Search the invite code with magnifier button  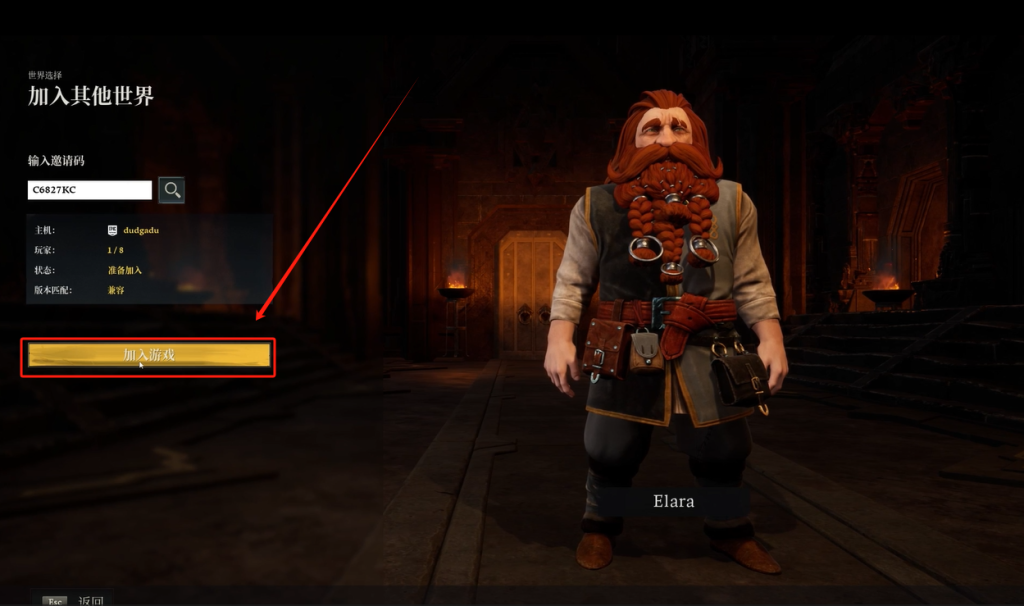(172, 190)
